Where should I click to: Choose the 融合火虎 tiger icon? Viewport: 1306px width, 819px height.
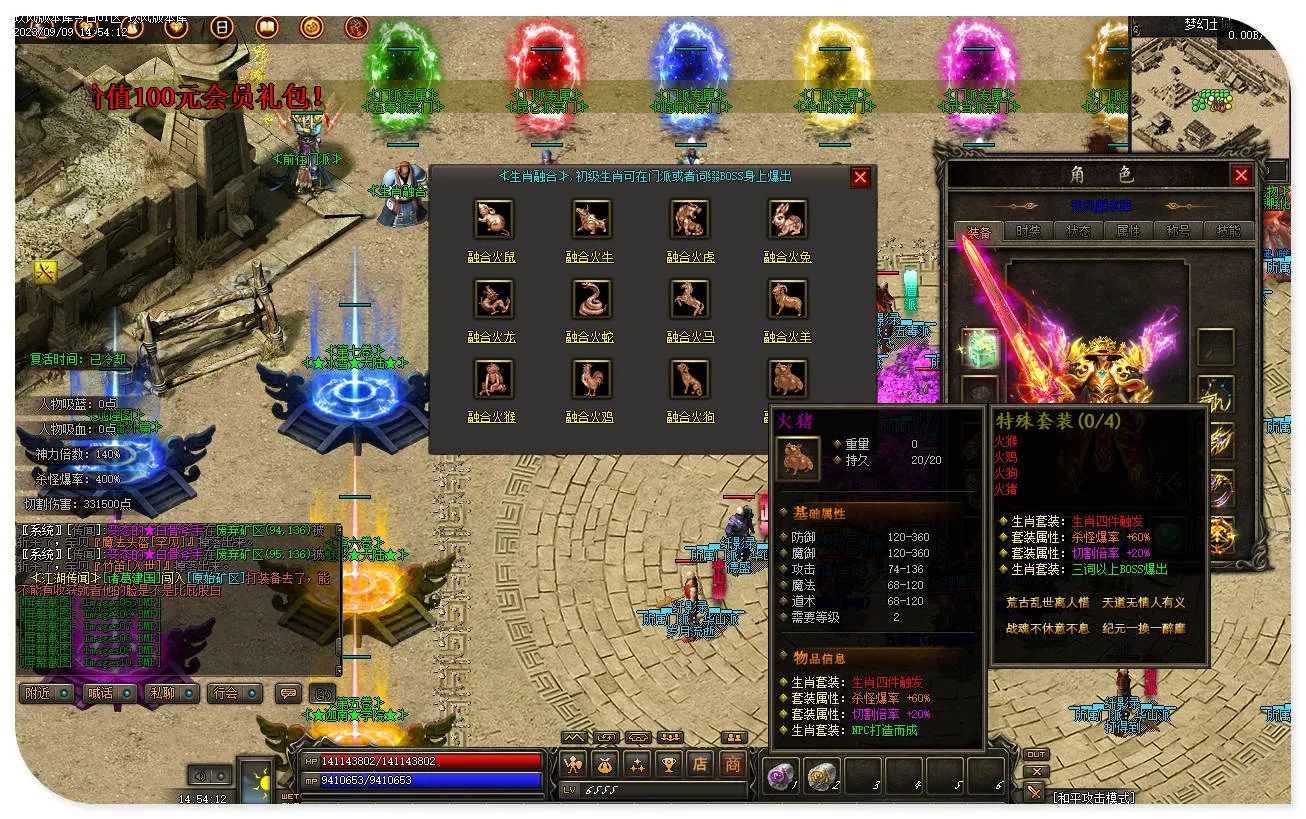click(689, 219)
